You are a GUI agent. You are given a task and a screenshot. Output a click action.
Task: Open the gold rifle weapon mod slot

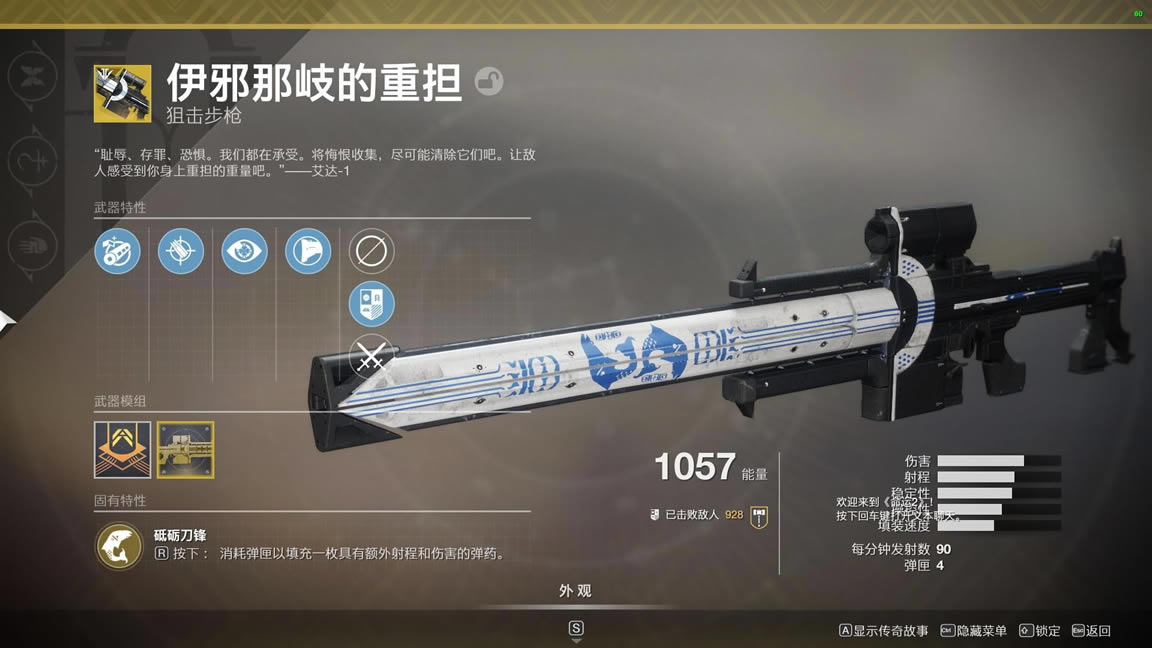click(x=185, y=449)
